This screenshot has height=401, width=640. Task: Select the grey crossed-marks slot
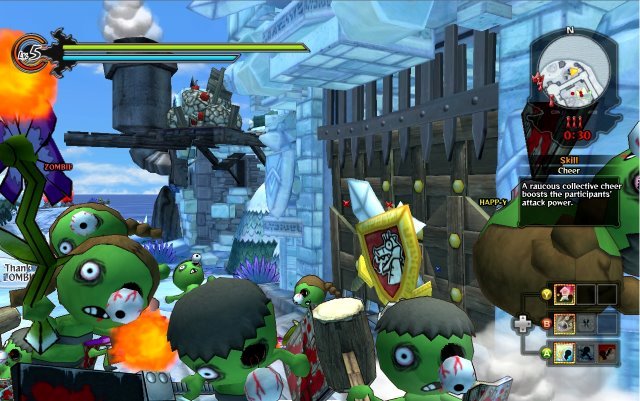tap(587, 322)
